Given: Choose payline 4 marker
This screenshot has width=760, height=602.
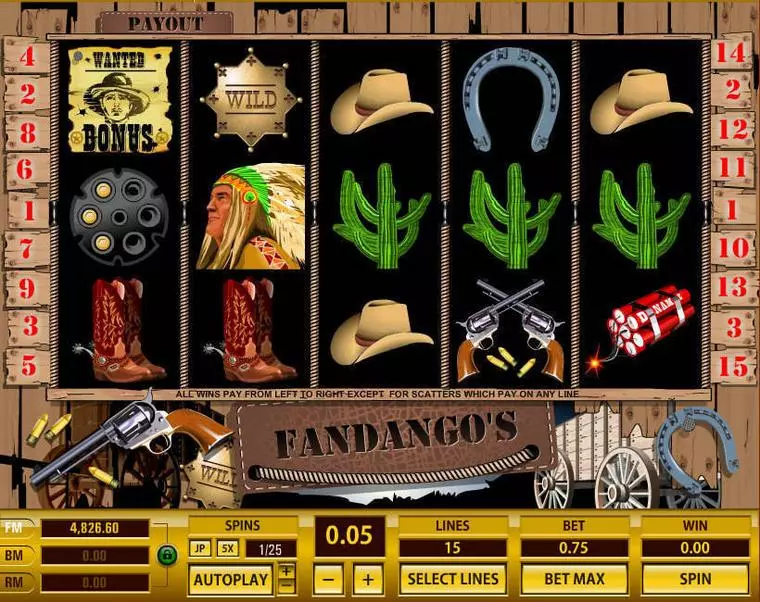Looking at the screenshot, I should click(x=27, y=57).
